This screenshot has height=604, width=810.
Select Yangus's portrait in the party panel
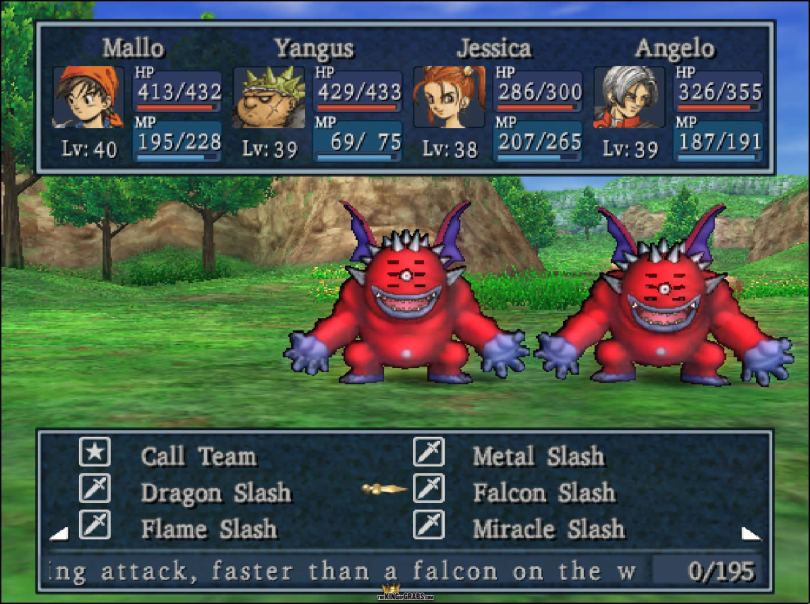[268, 97]
